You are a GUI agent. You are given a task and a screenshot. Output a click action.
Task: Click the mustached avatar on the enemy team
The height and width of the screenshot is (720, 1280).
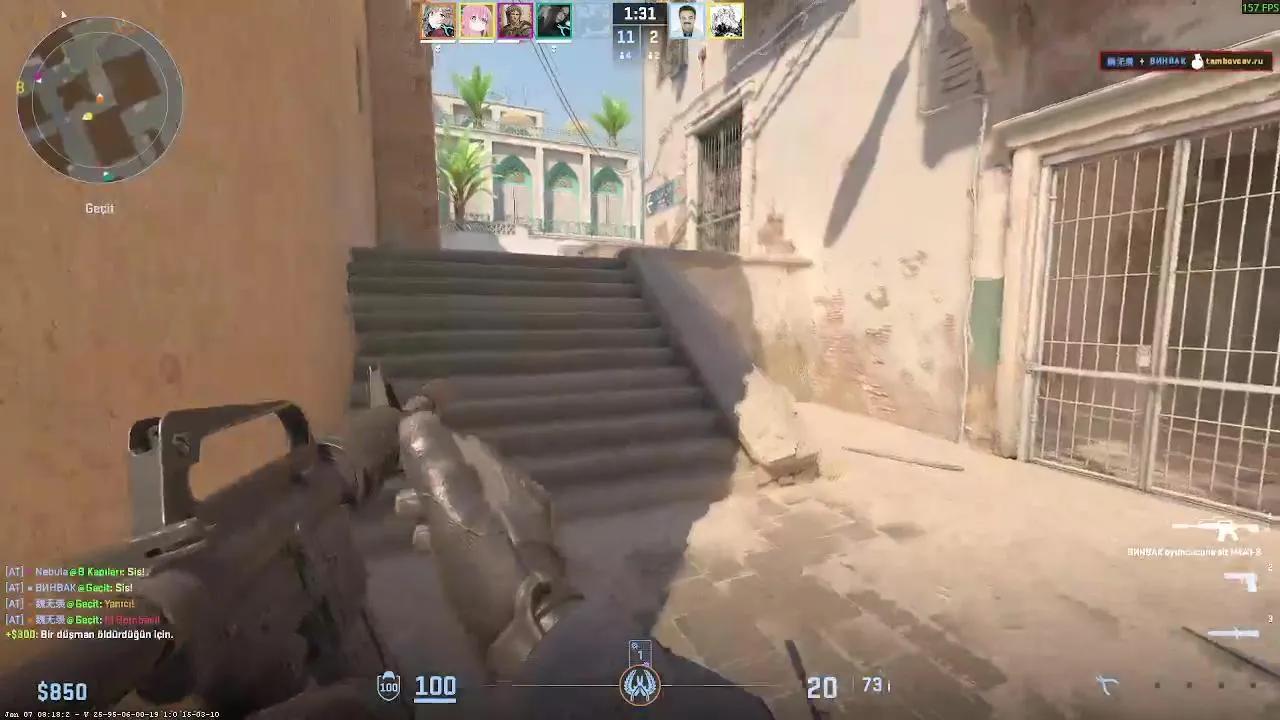tap(687, 20)
